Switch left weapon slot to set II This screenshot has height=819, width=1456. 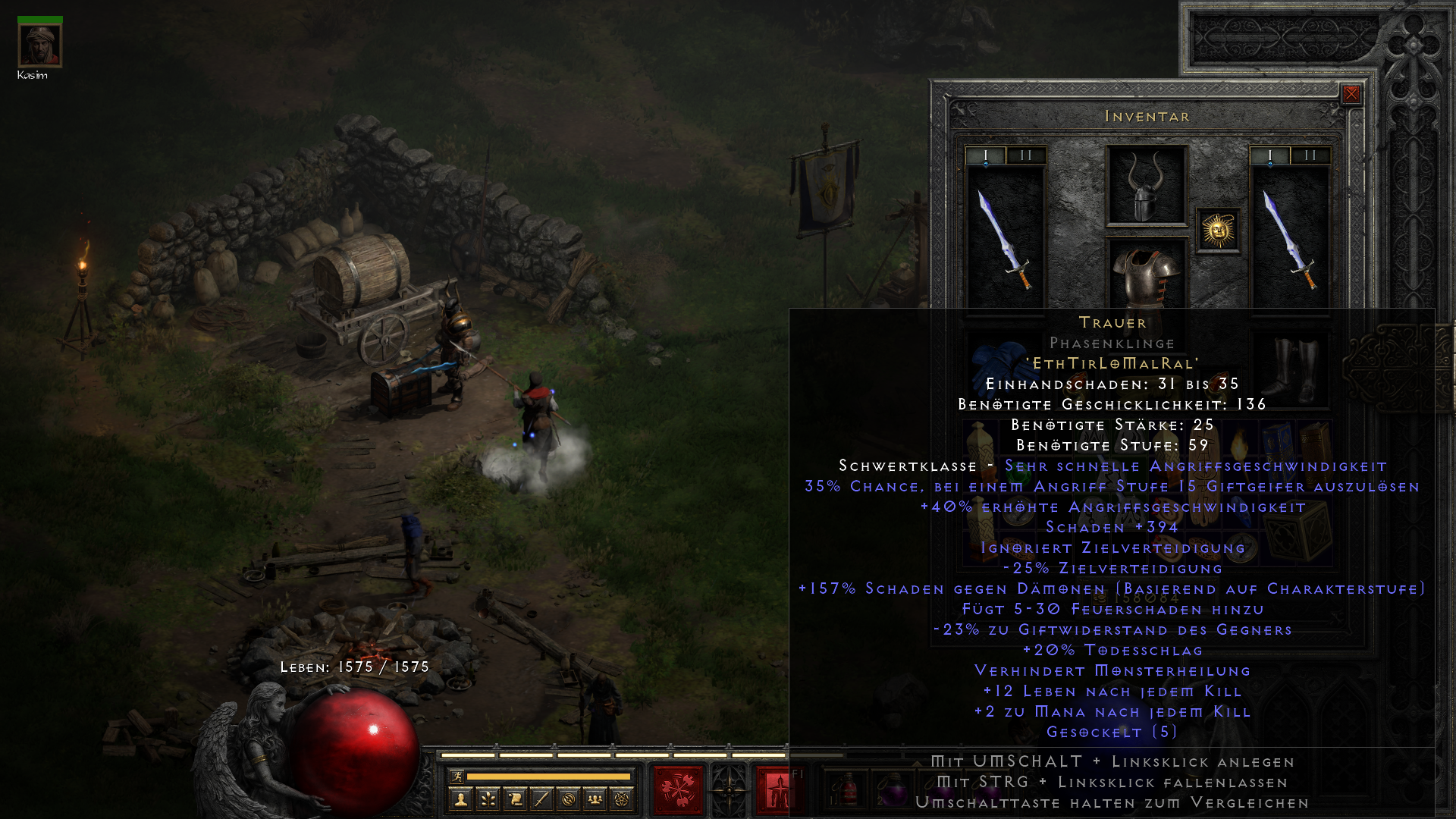1025,153
